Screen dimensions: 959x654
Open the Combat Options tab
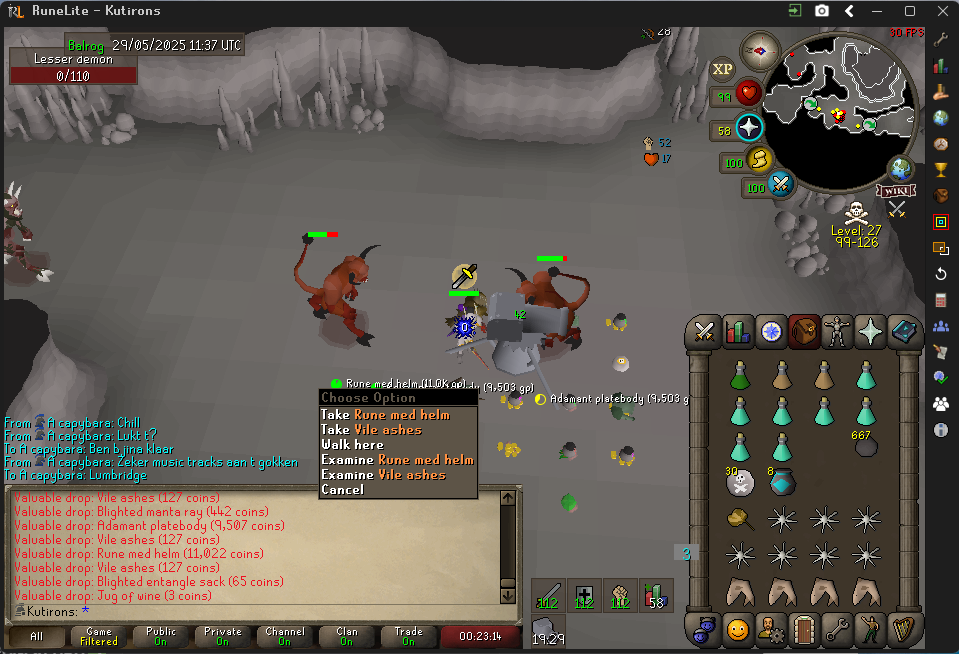click(x=705, y=331)
